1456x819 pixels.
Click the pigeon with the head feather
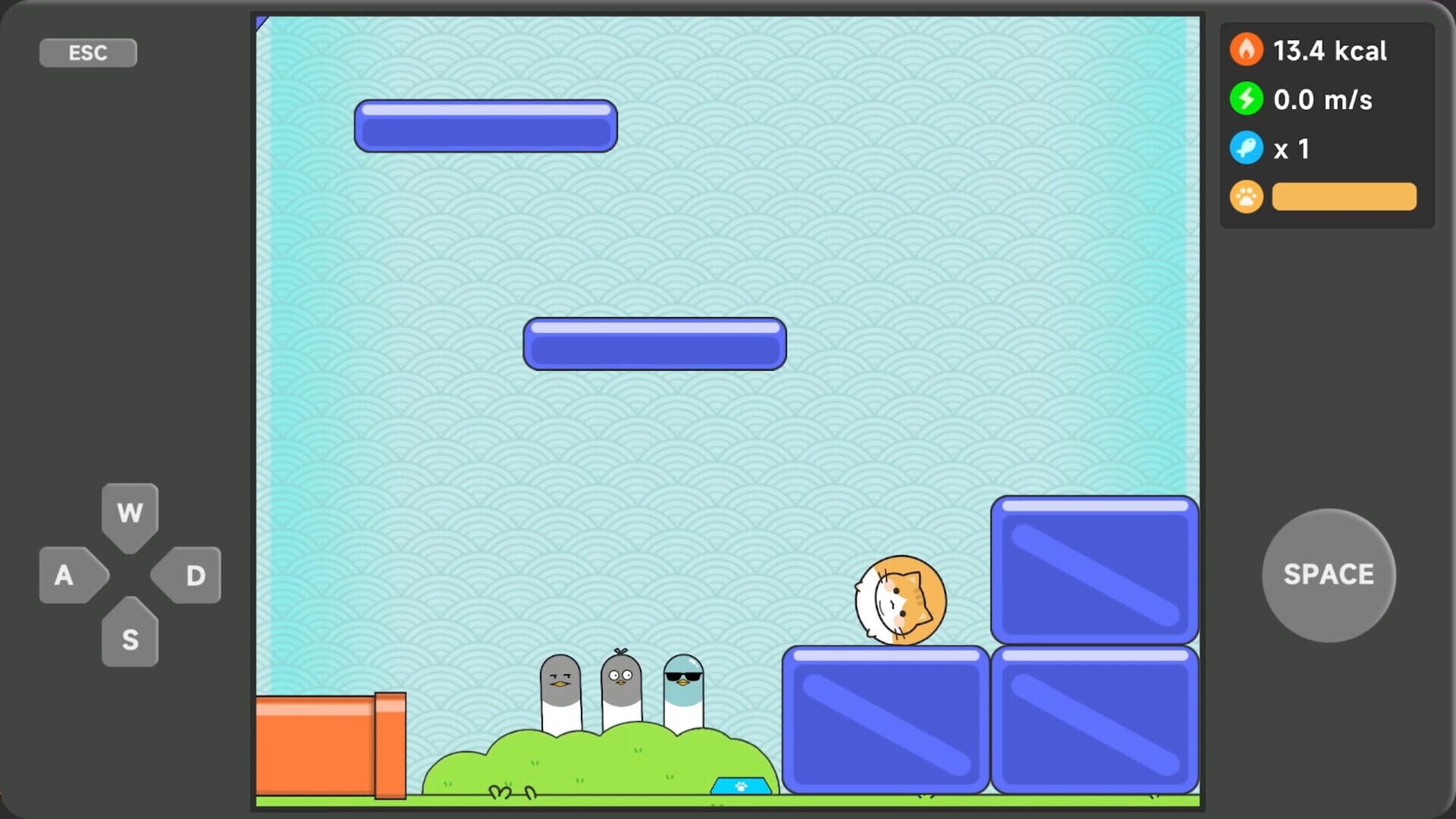pos(621,682)
